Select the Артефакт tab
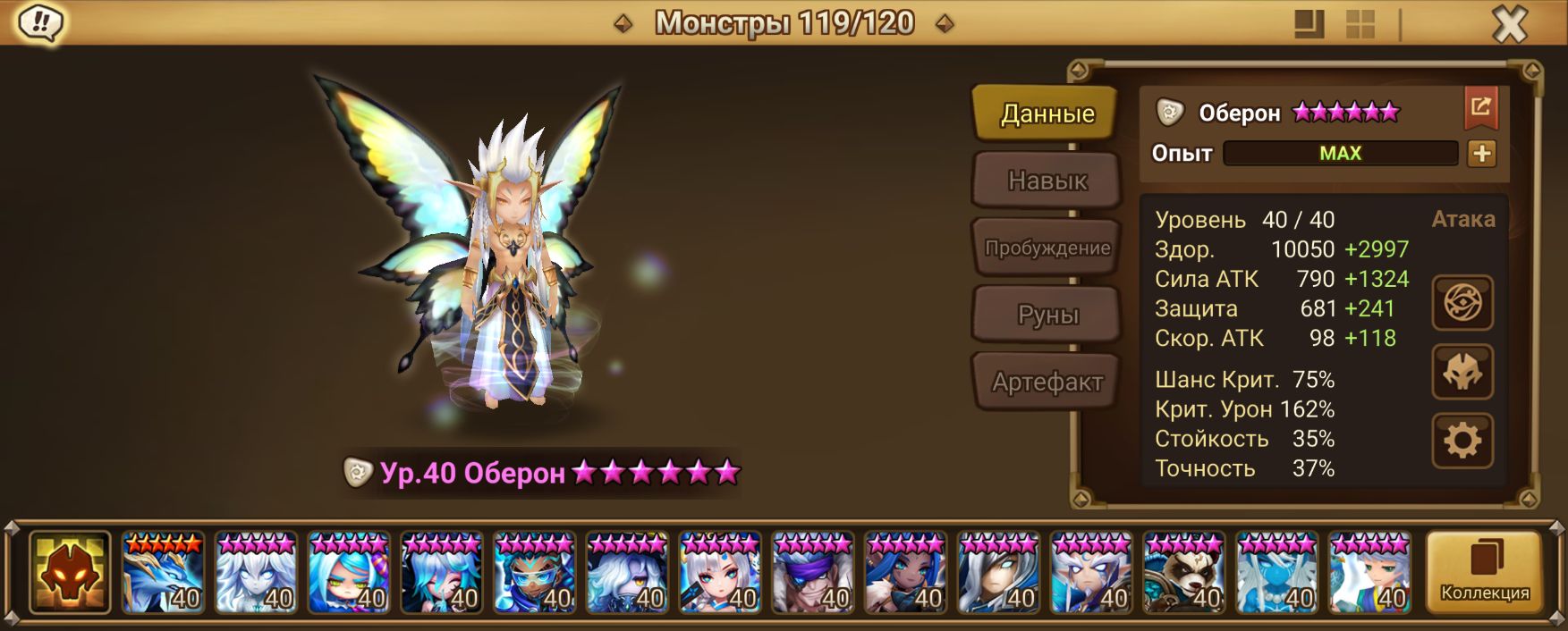1568x631 pixels. point(1047,382)
